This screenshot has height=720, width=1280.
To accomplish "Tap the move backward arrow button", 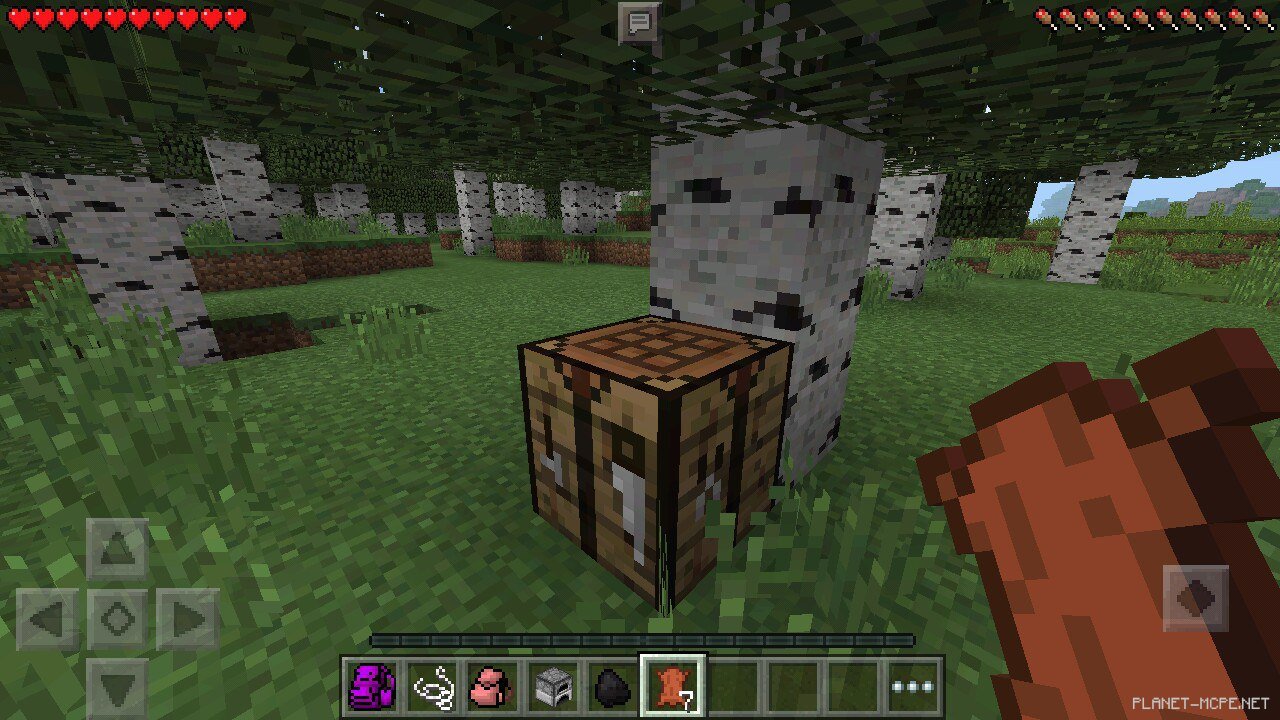I will (x=118, y=689).
